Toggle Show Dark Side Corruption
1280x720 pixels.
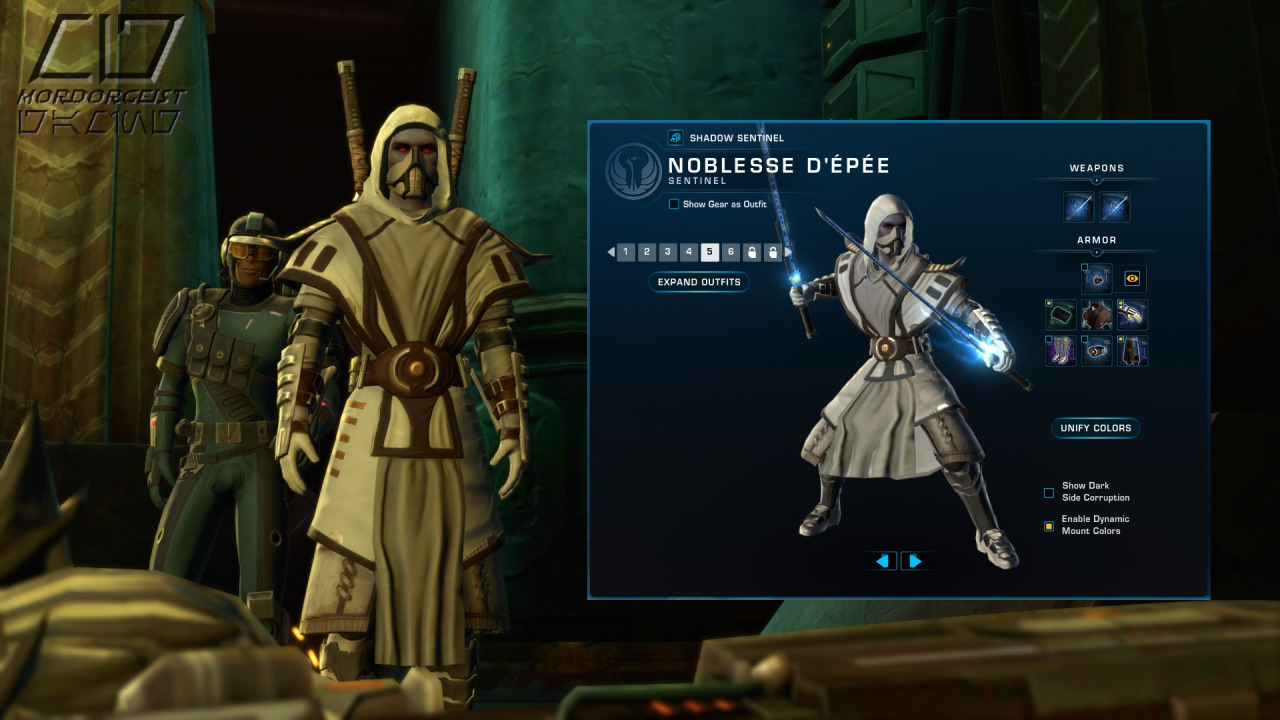pyautogui.click(x=1049, y=492)
